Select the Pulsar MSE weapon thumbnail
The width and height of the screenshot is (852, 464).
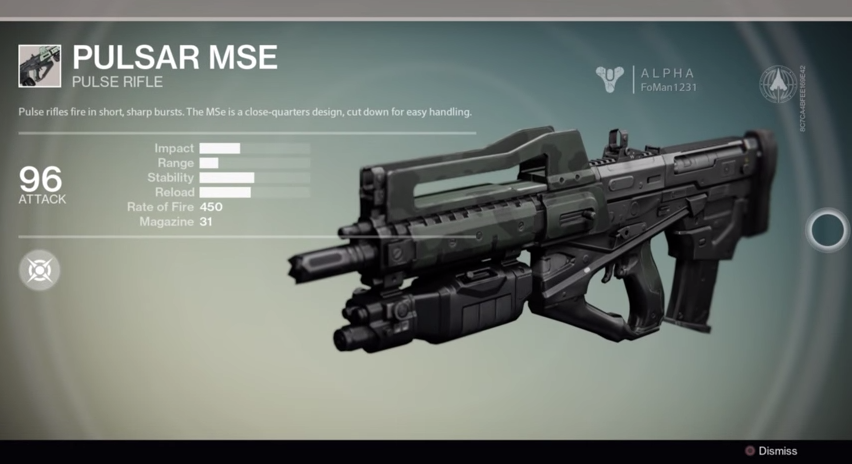tap(39, 66)
